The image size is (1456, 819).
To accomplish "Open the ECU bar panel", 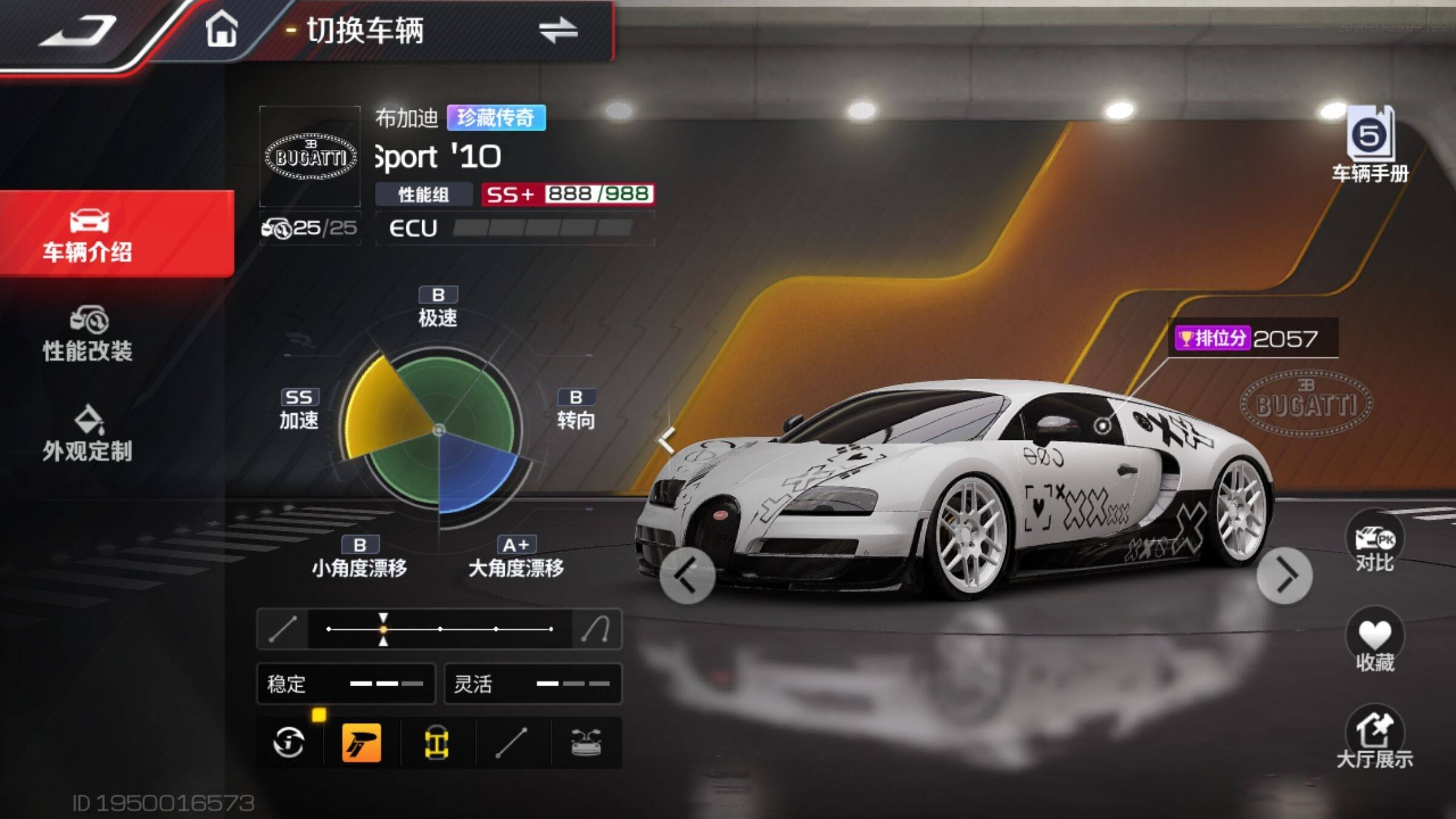I will (514, 228).
